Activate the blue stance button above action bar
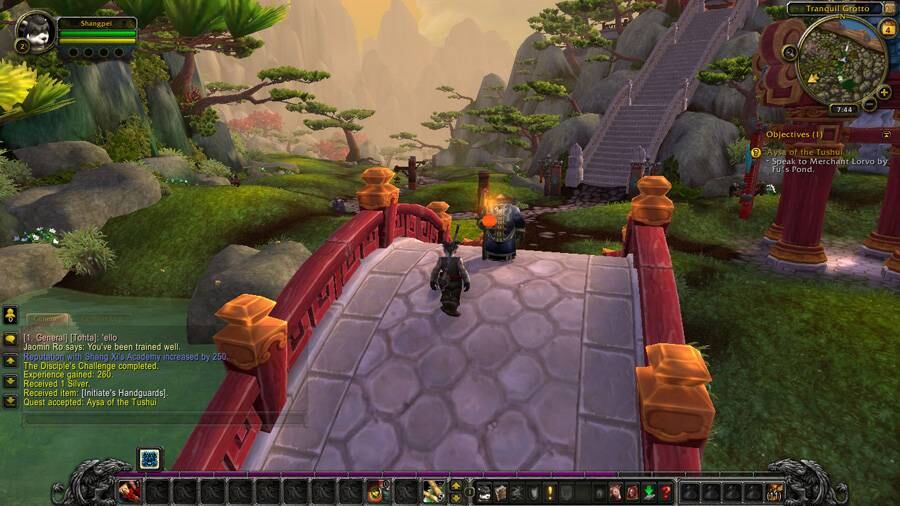 point(149,458)
